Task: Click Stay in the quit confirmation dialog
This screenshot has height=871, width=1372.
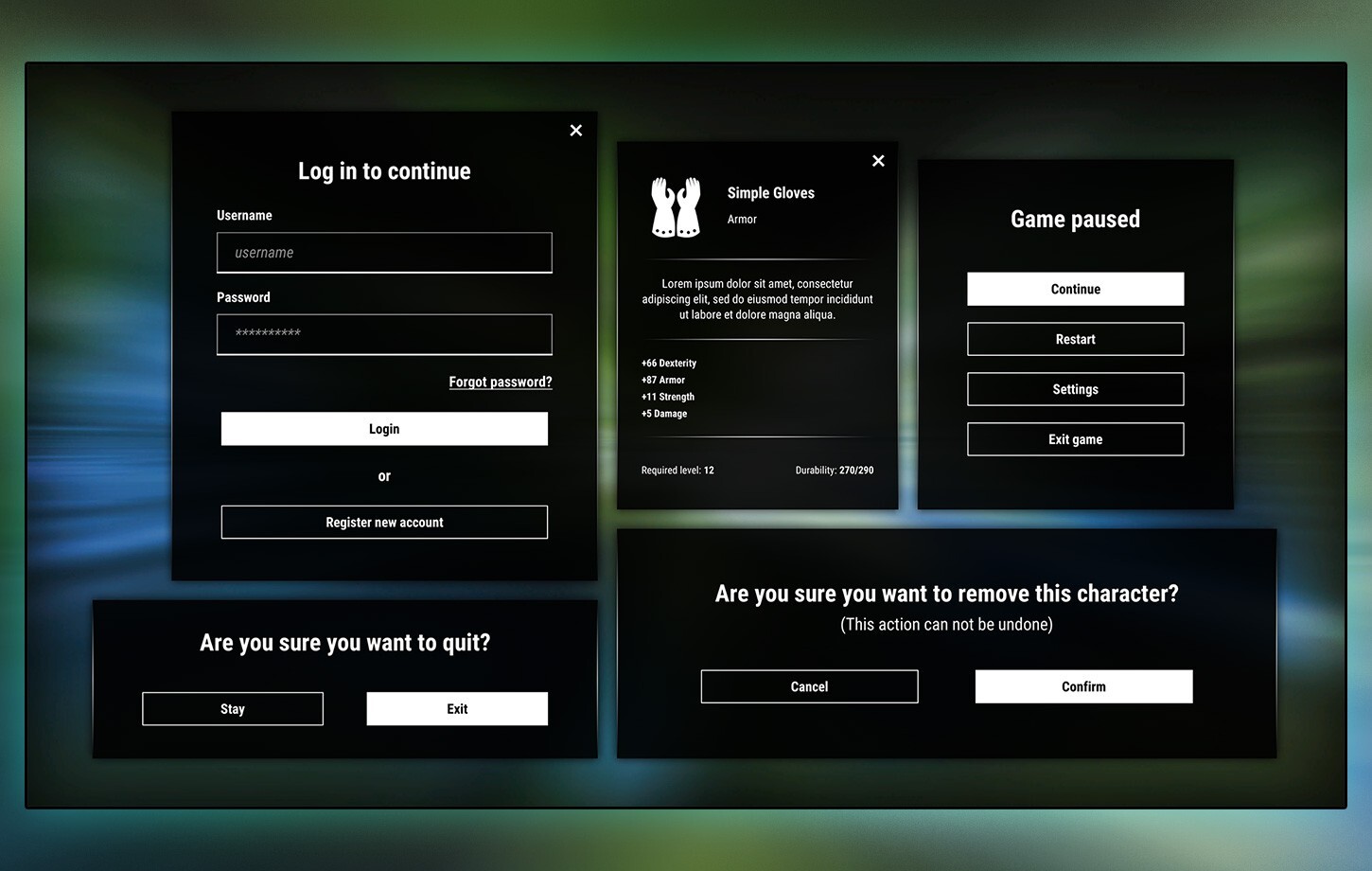Action: [232, 708]
